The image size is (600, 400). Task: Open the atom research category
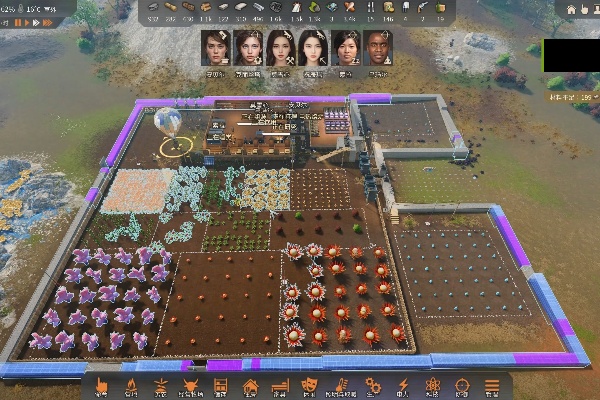point(433,385)
